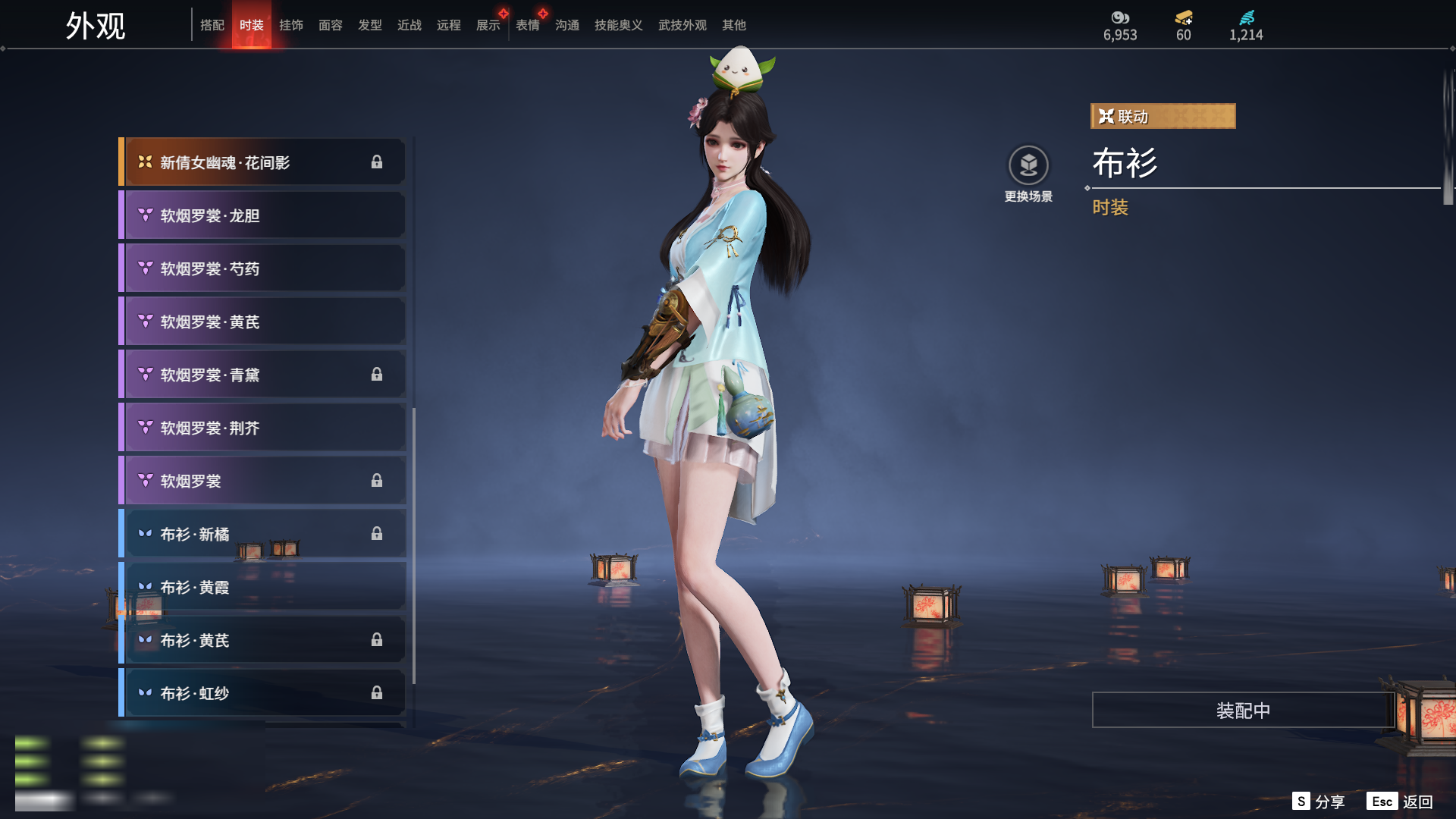Choose the 软烟罗裳·黄芪 outfit

[x=262, y=322]
